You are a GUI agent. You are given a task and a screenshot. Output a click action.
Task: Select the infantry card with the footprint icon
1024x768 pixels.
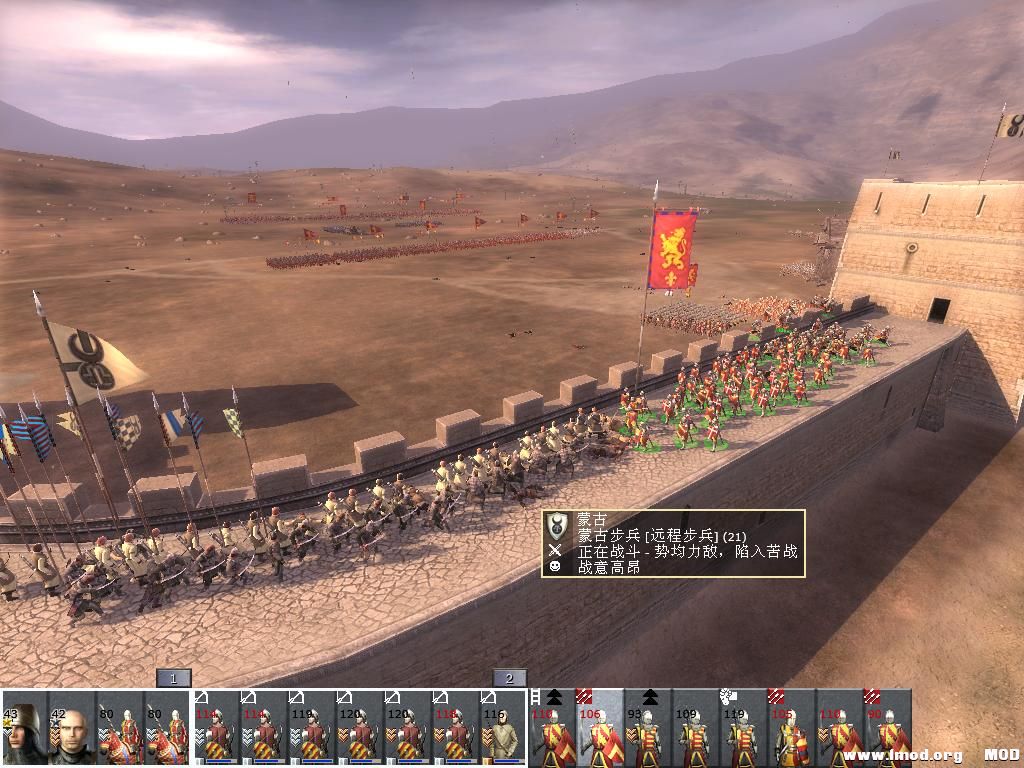point(744,728)
